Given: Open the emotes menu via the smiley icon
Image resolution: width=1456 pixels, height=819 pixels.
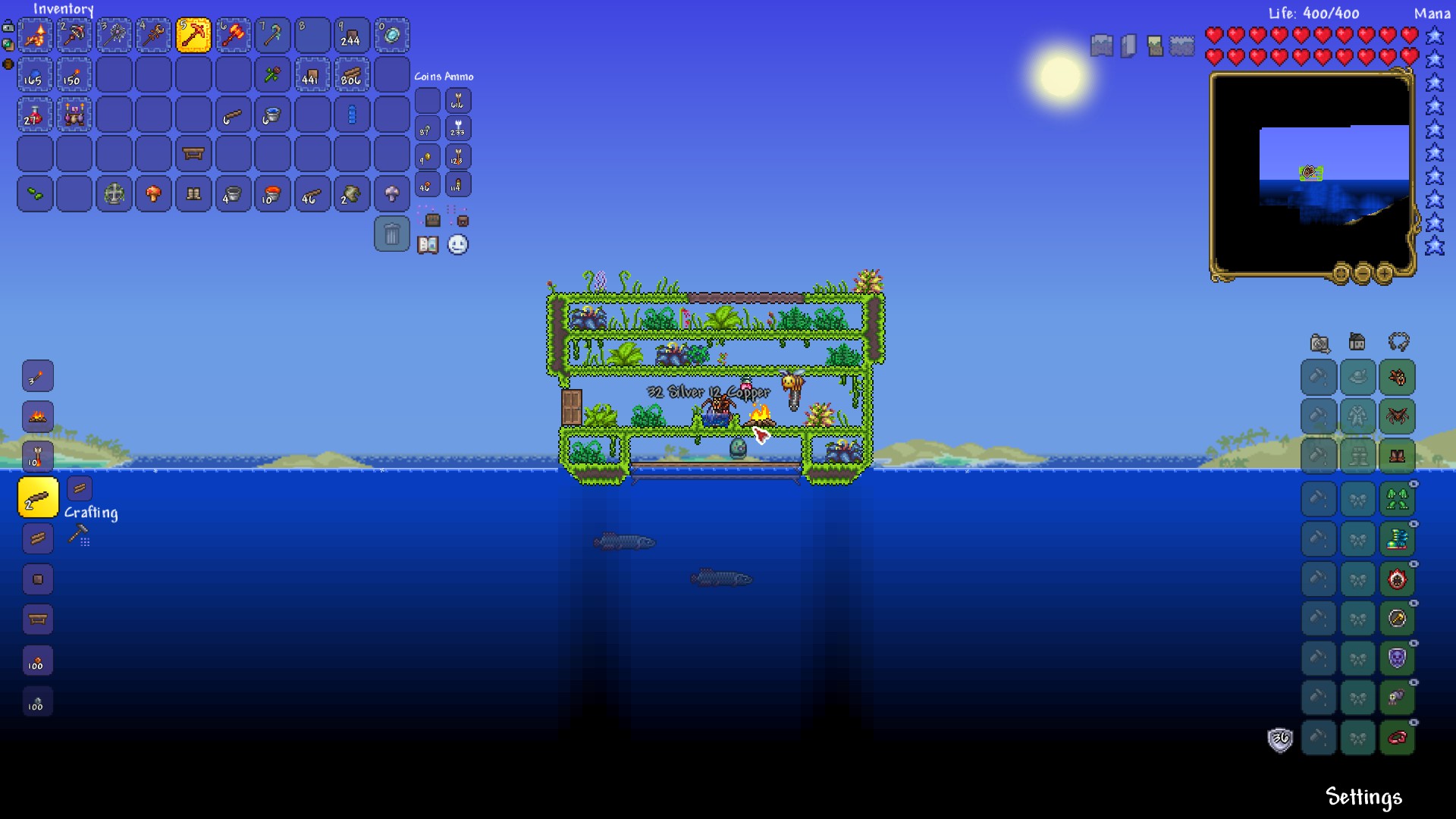Looking at the screenshot, I should point(458,244).
